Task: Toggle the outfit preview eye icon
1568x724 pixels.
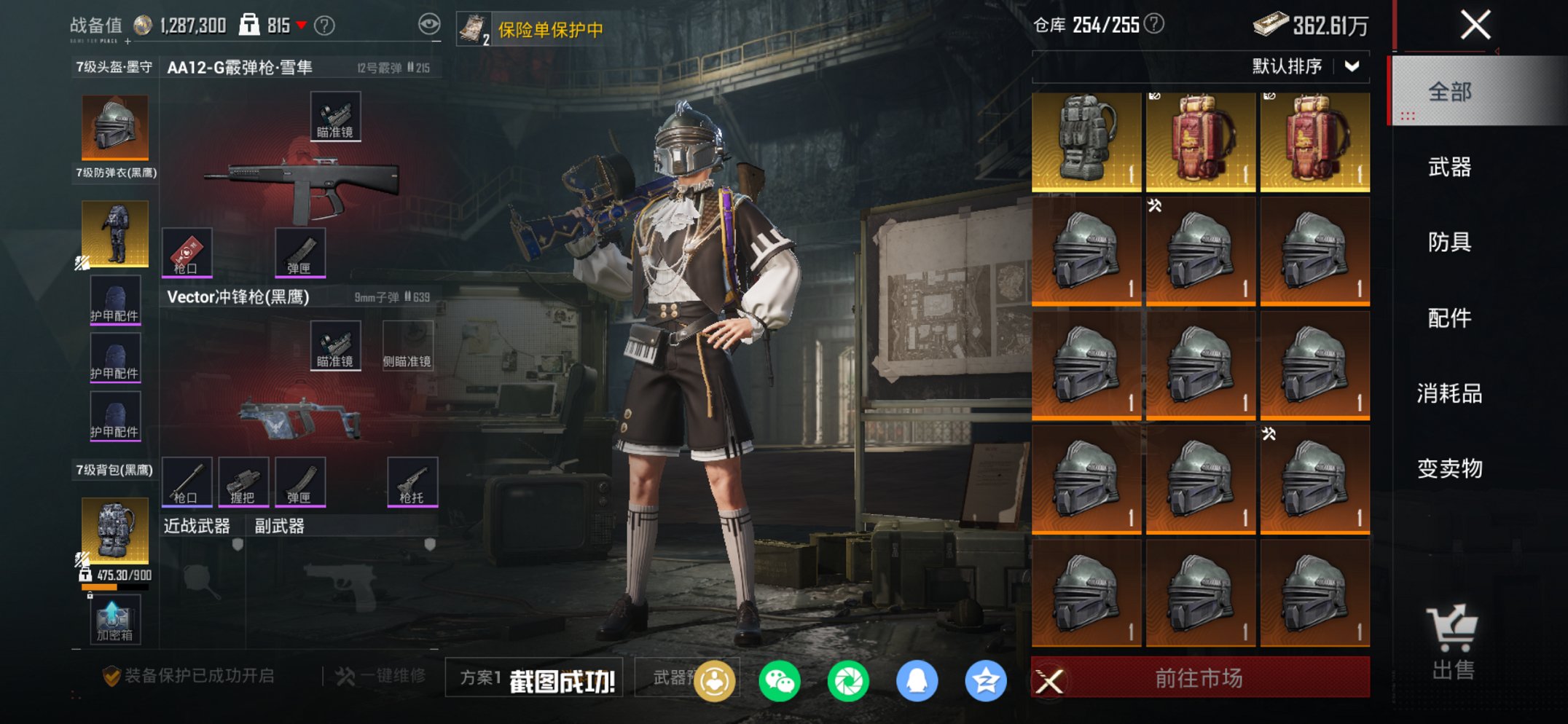Action: pos(428,22)
